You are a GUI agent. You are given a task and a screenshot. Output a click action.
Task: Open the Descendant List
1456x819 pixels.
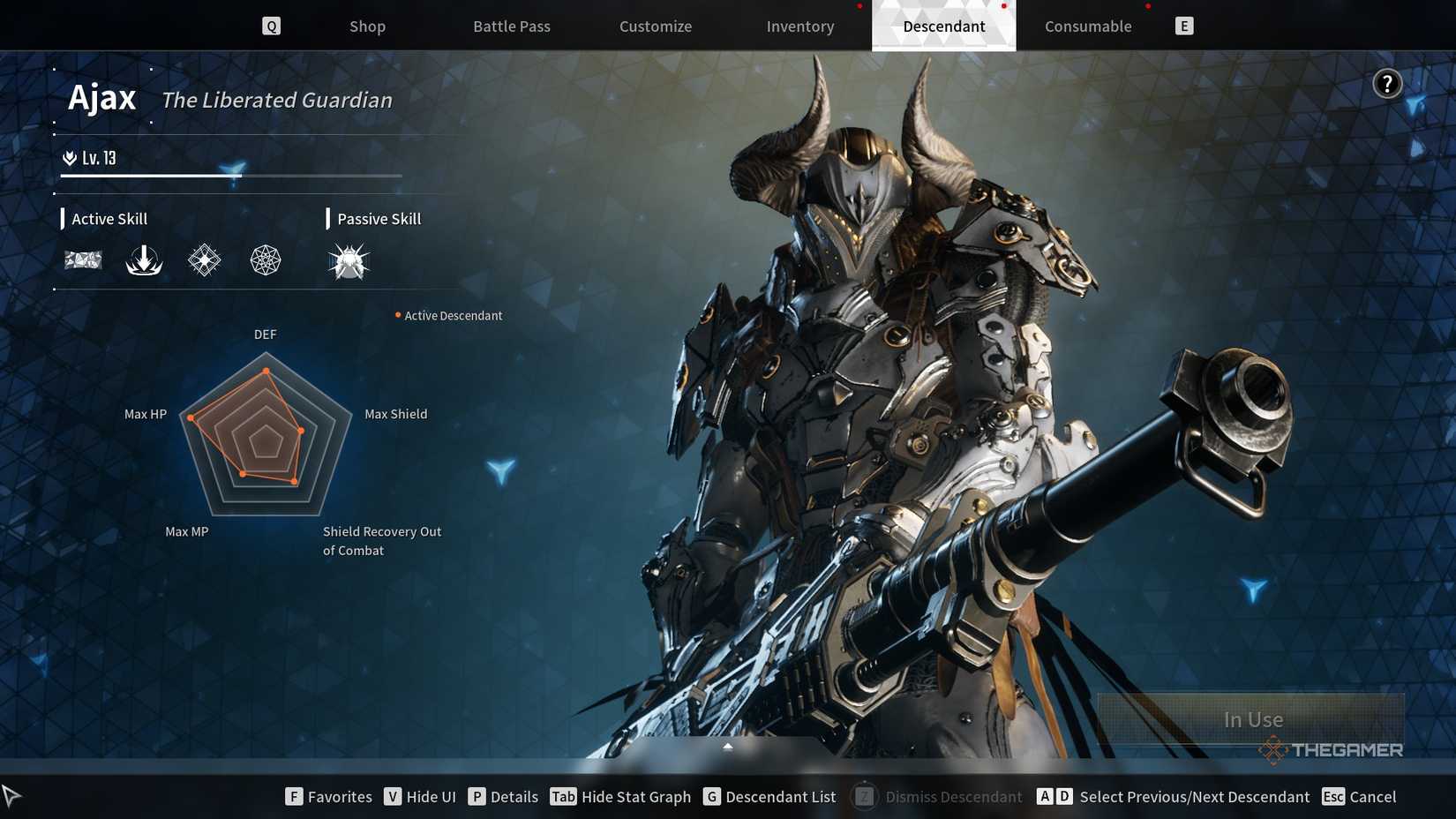[769, 796]
